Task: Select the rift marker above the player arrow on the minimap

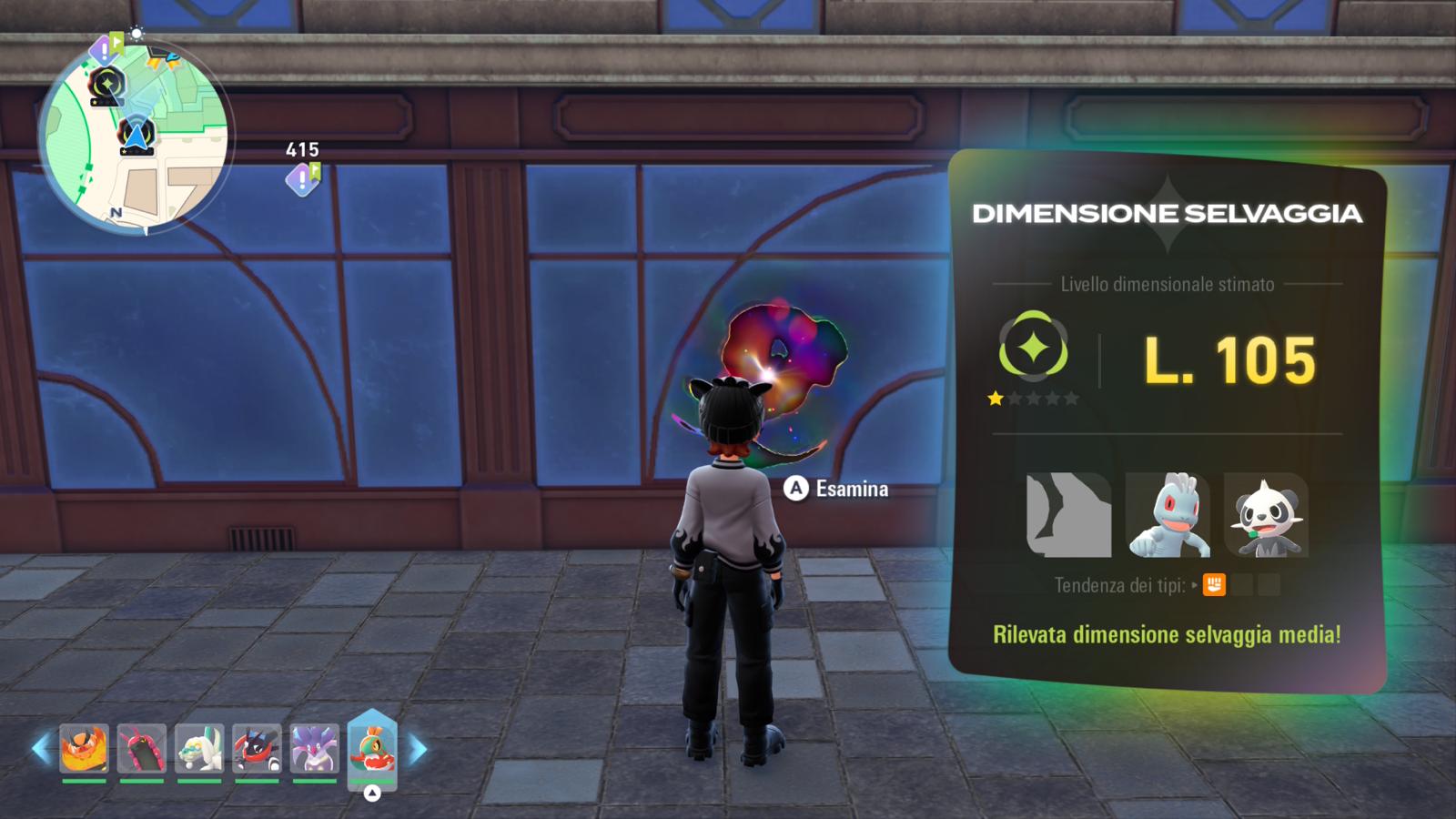Action: 106,87
